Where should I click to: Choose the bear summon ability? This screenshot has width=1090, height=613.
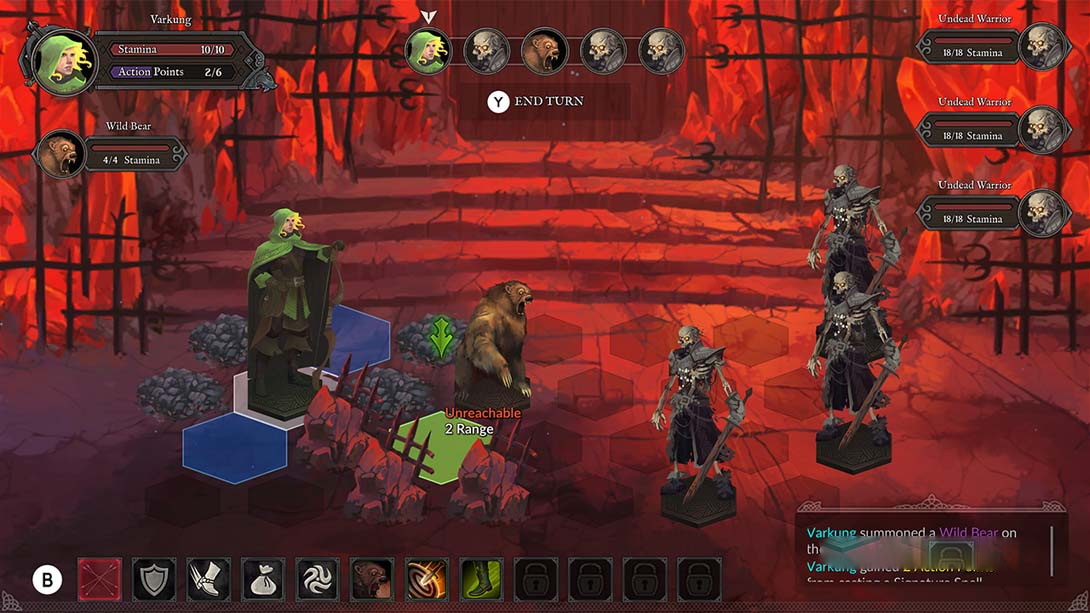click(x=372, y=580)
